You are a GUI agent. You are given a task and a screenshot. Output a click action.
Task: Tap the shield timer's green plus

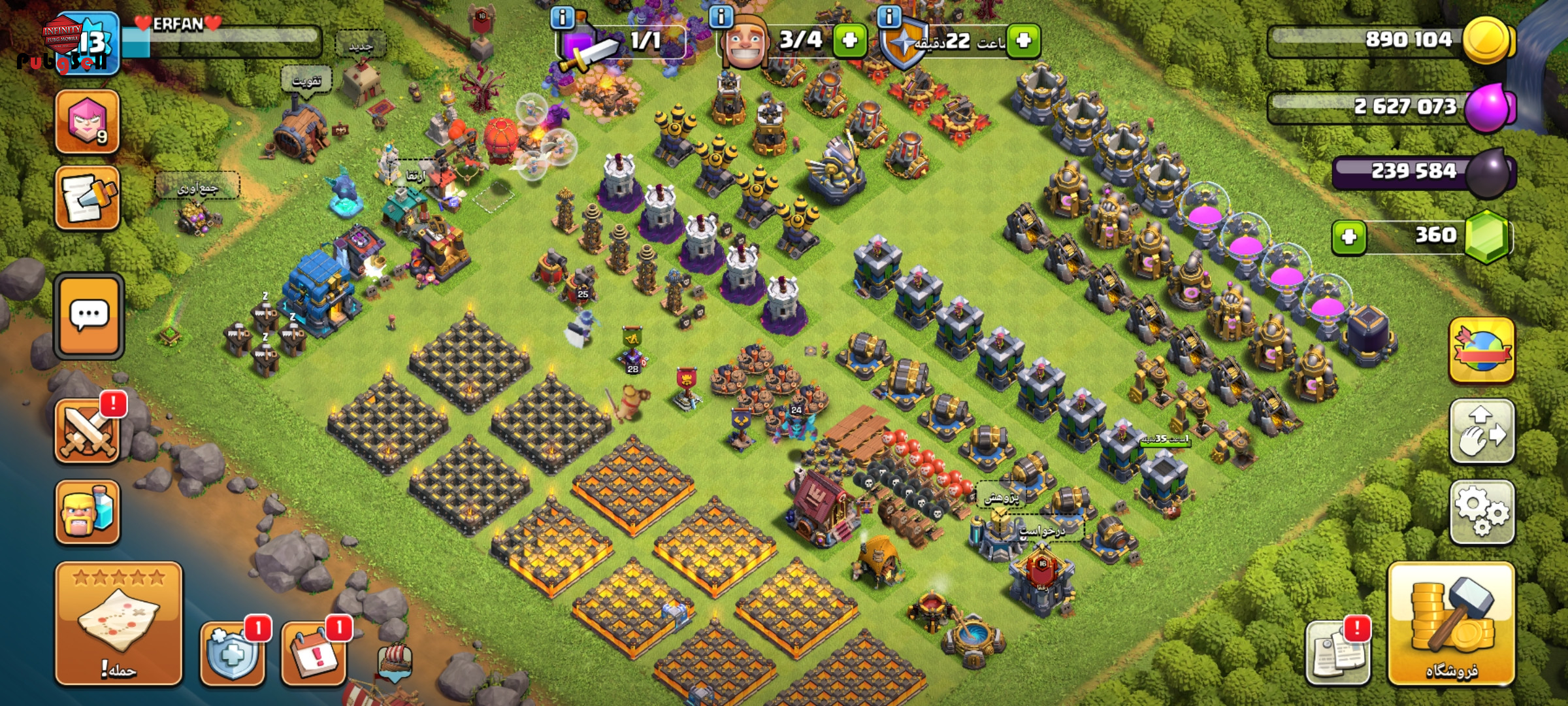pos(1023,41)
